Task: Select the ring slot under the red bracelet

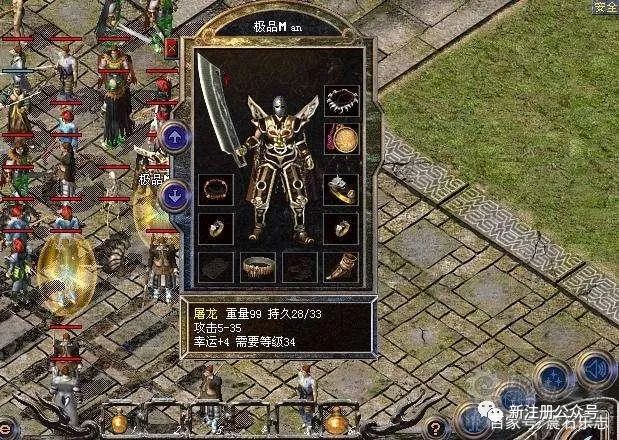Action: pos(214,227)
